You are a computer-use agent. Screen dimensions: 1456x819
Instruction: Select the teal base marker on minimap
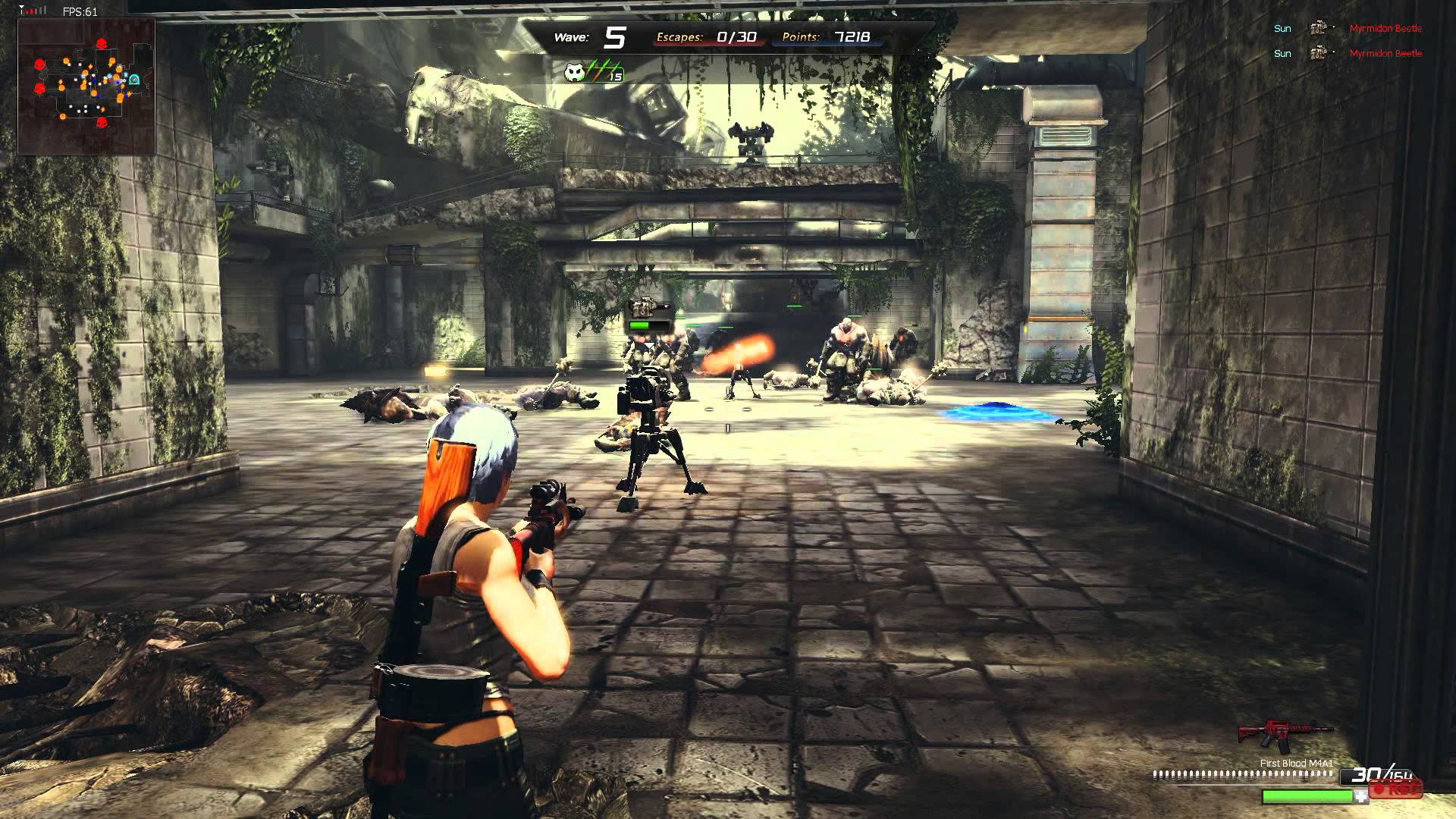tap(134, 79)
